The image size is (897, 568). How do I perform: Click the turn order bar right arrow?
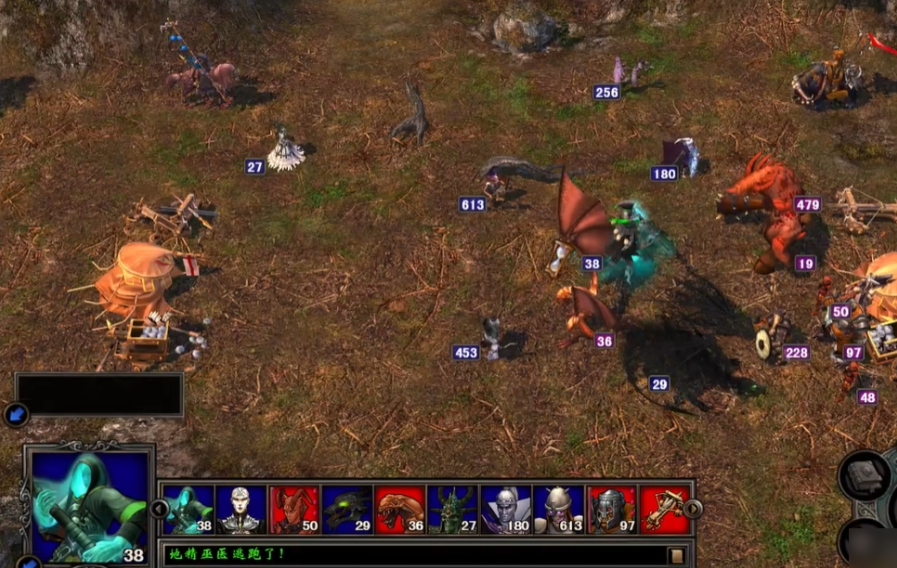click(693, 509)
